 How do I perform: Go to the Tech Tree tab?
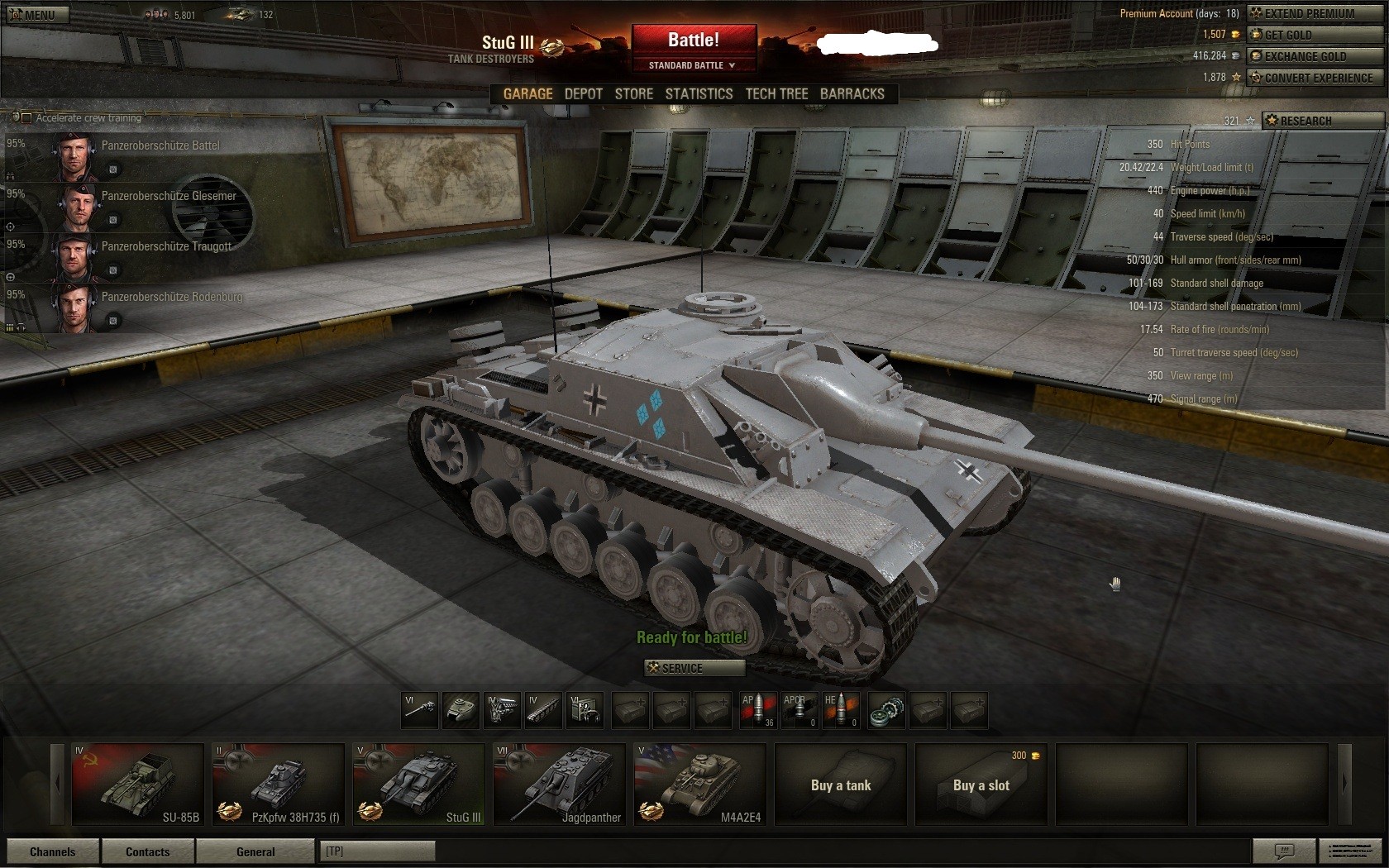point(776,94)
